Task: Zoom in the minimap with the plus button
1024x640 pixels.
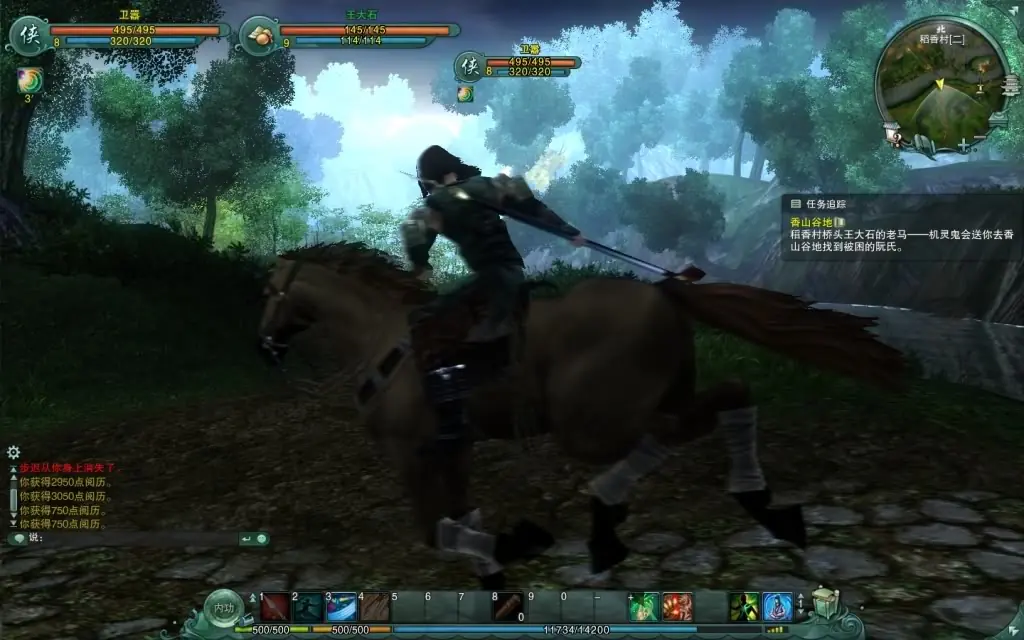Action: pyautogui.click(x=963, y=145)
